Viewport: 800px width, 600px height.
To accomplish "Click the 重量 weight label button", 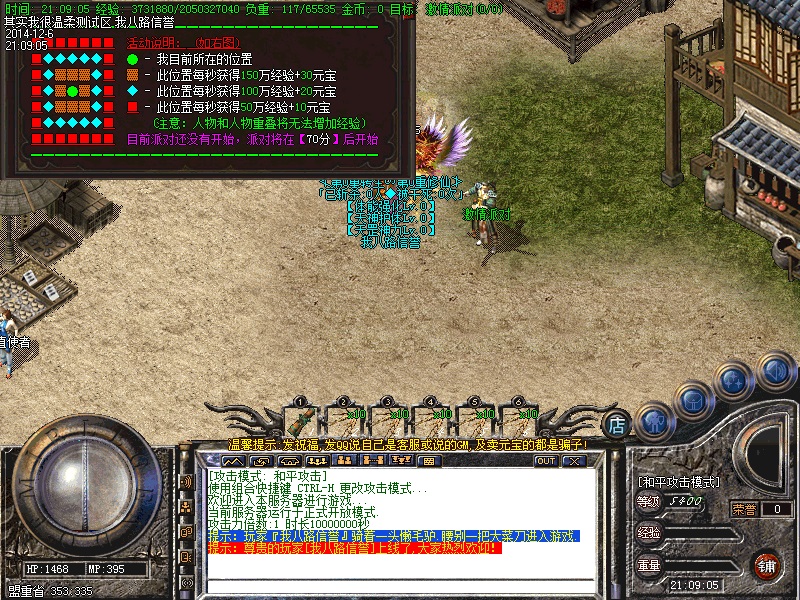I will [x=649, y=565].
